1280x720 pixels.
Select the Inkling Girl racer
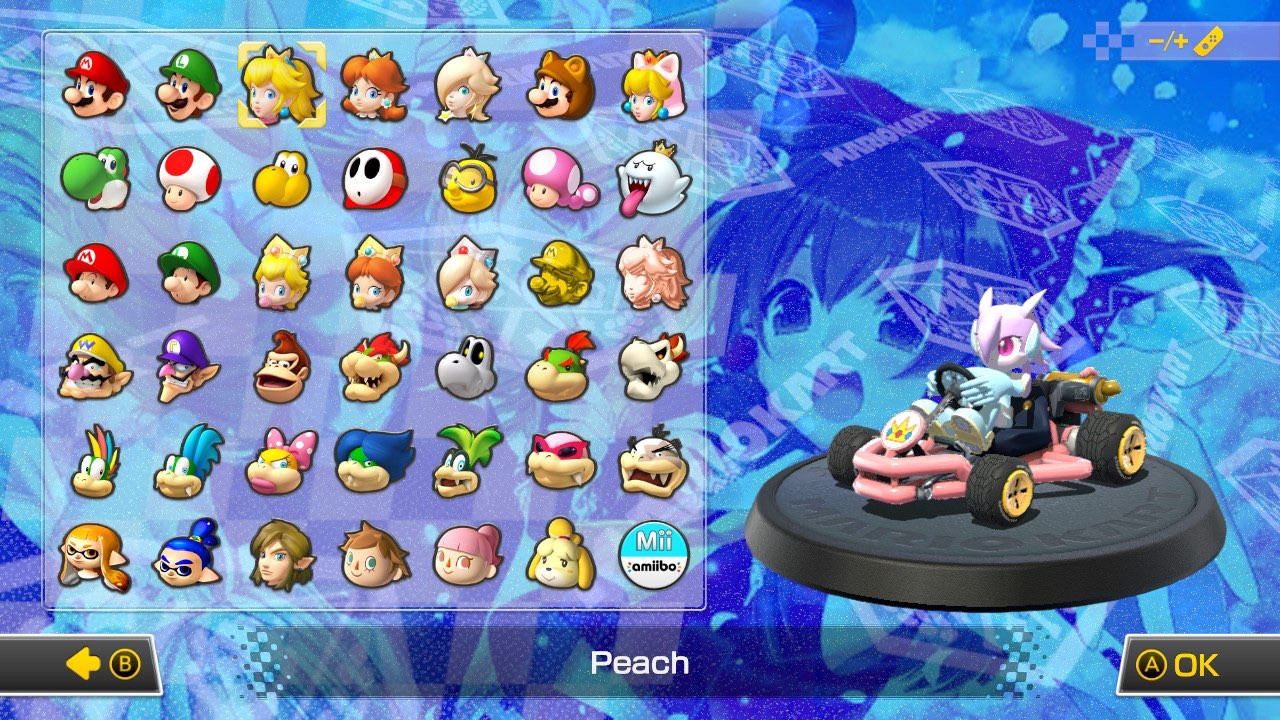point(95,550)
